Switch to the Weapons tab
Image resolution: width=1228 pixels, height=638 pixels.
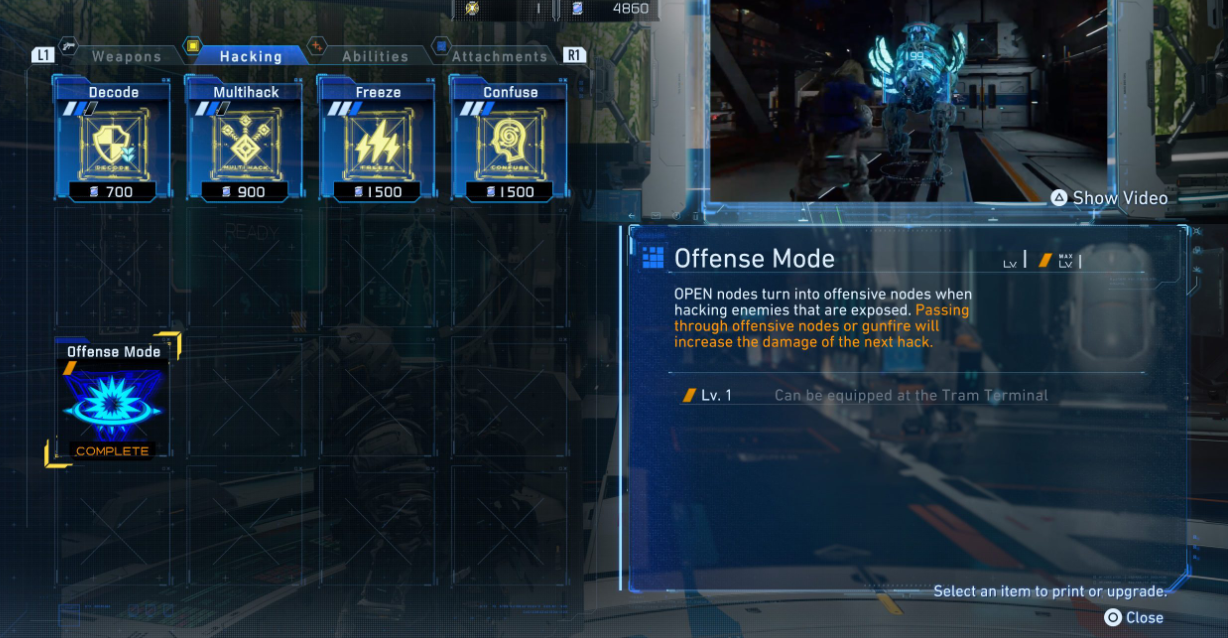pos(126,56)
